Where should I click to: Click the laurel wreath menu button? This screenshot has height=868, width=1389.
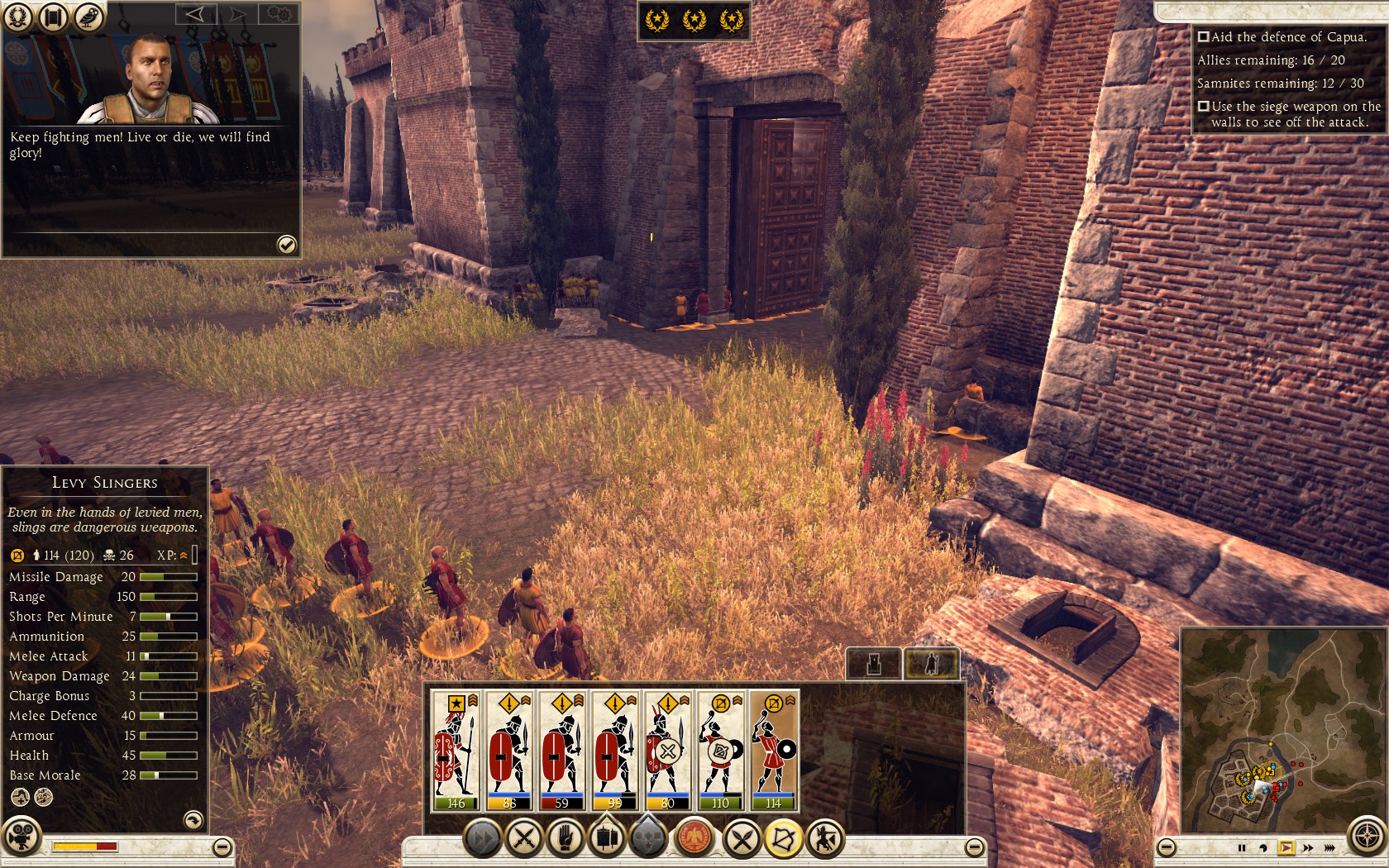[x=18, y=17]
